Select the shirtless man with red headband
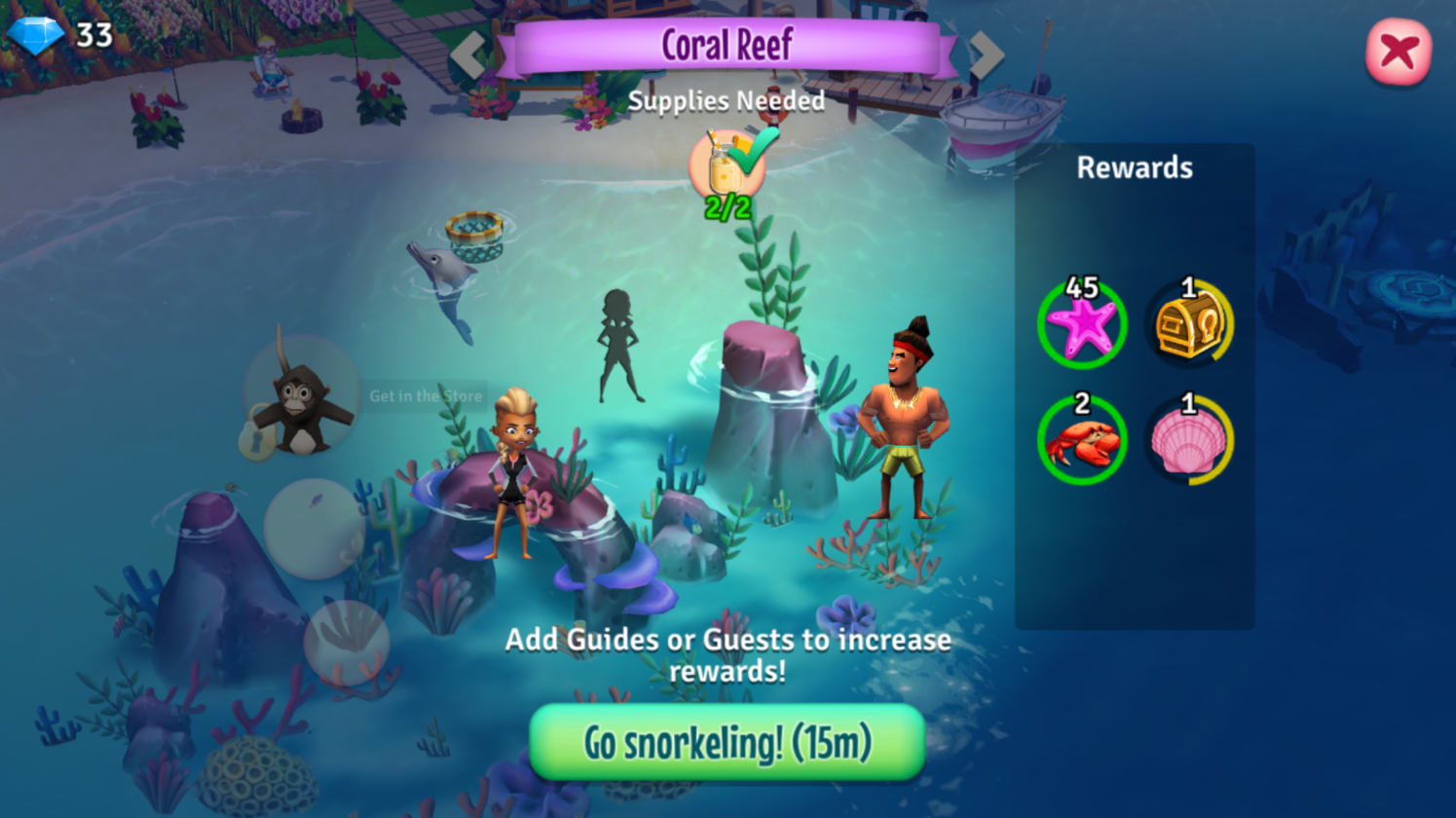Screen dimensions: 1456x818 click(x=908, y=419)
